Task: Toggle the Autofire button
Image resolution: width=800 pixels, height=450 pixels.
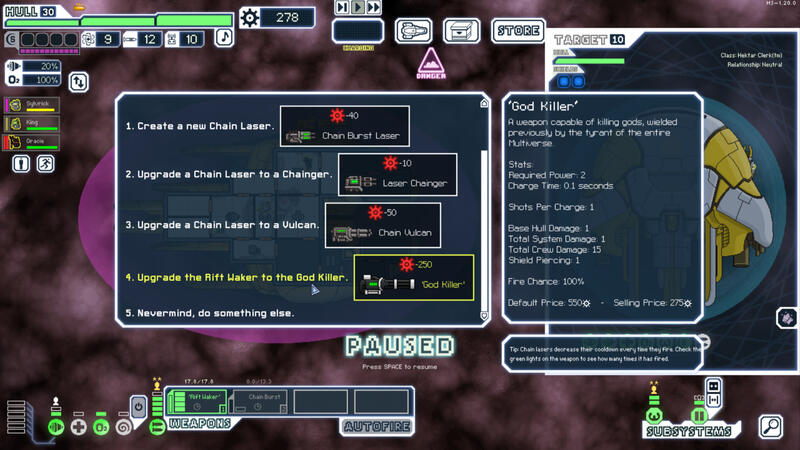Action: [x=378, y=427]
